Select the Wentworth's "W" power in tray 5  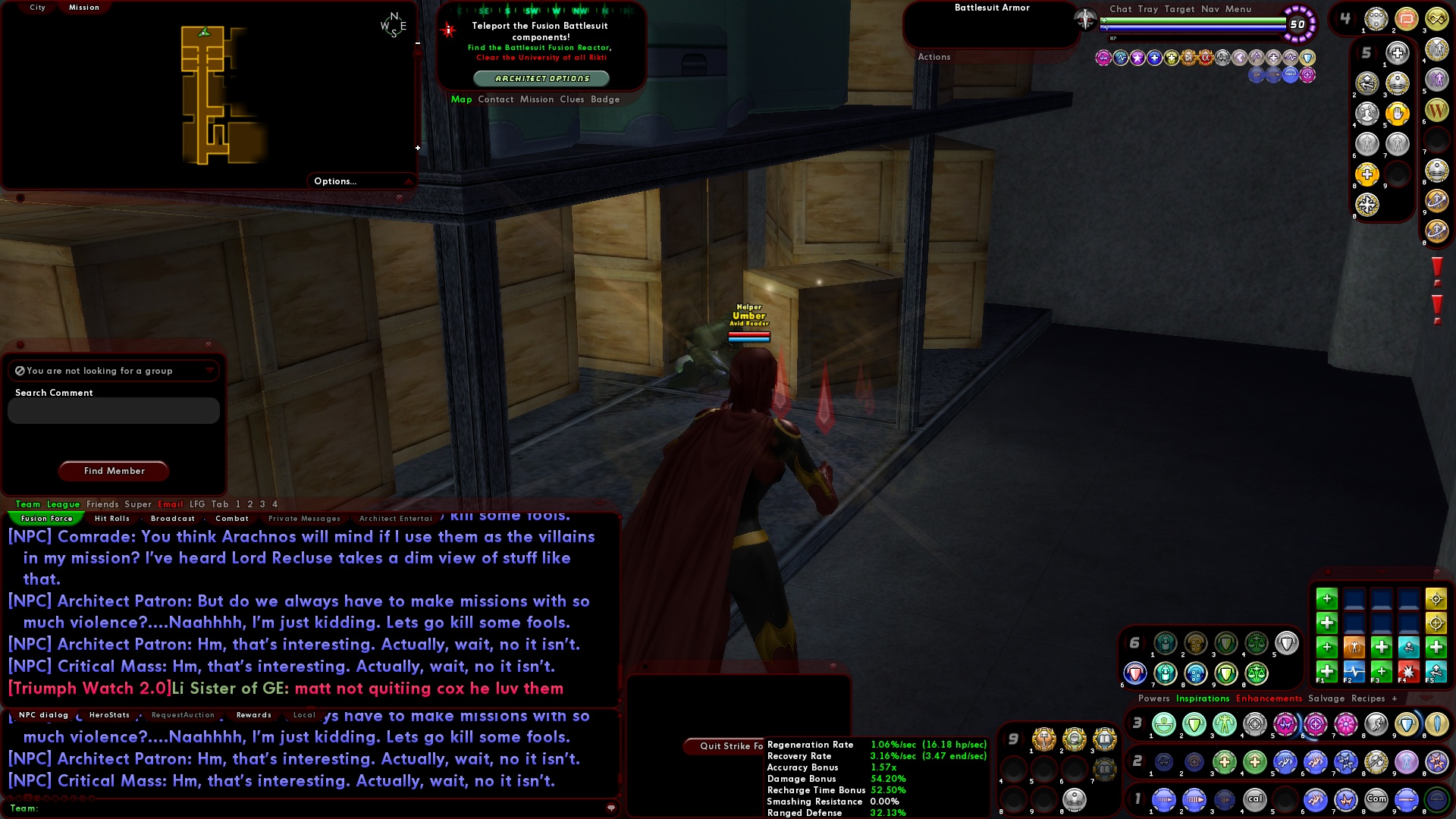1436,111
